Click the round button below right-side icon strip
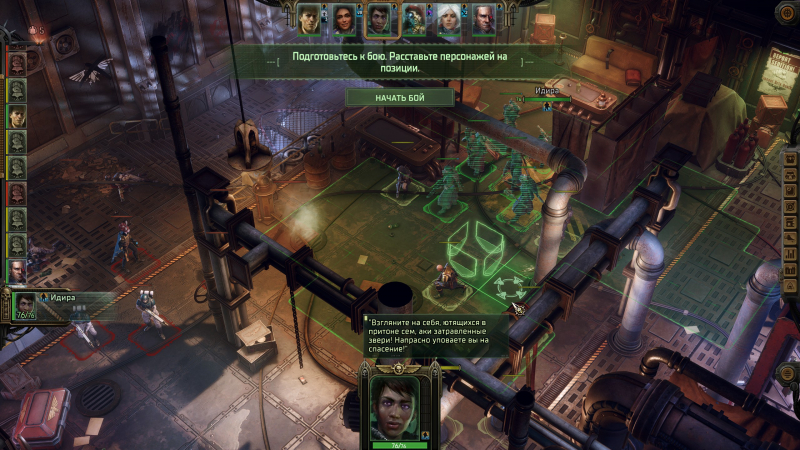 [788, 373]
